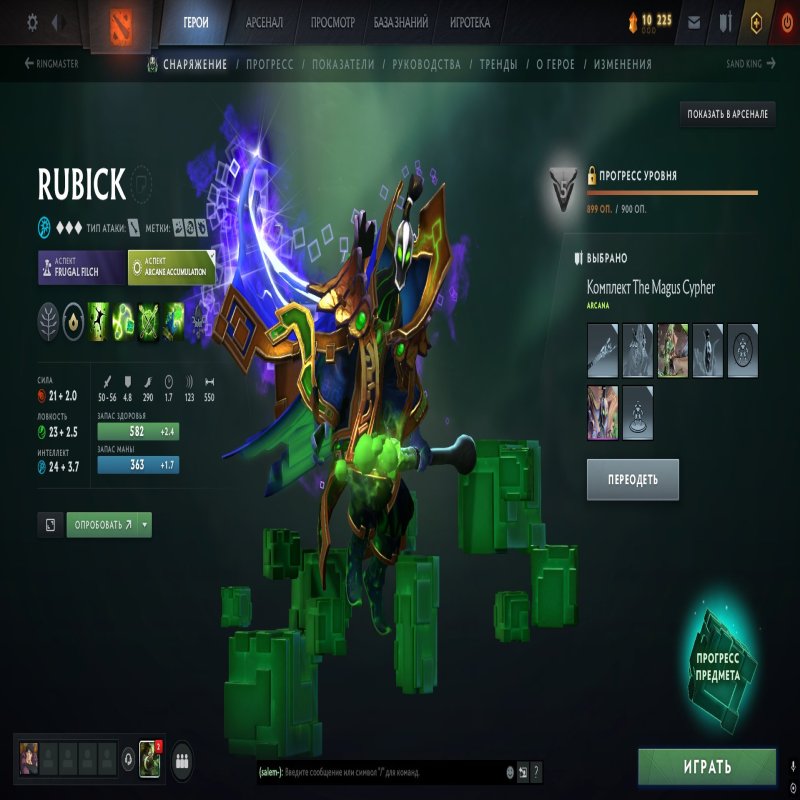This screenshot has height=800, width=800.
Task: Show the Руководства subtab
Action: pos(427,64)
